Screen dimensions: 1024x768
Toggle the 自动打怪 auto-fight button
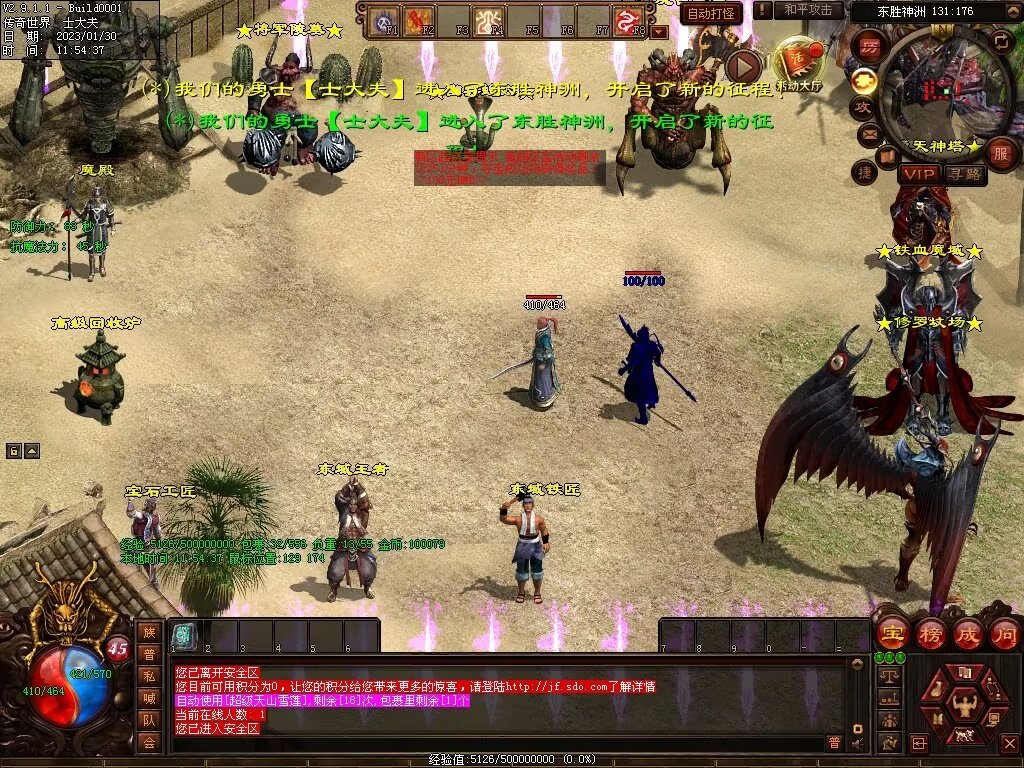tap(712, 13)
